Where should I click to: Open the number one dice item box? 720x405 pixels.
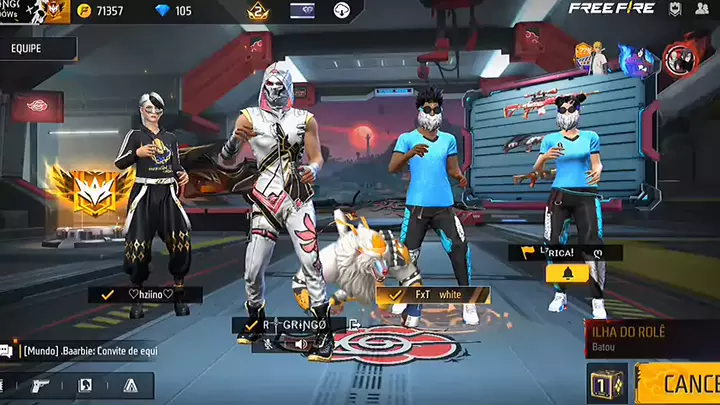coord(607,383)
